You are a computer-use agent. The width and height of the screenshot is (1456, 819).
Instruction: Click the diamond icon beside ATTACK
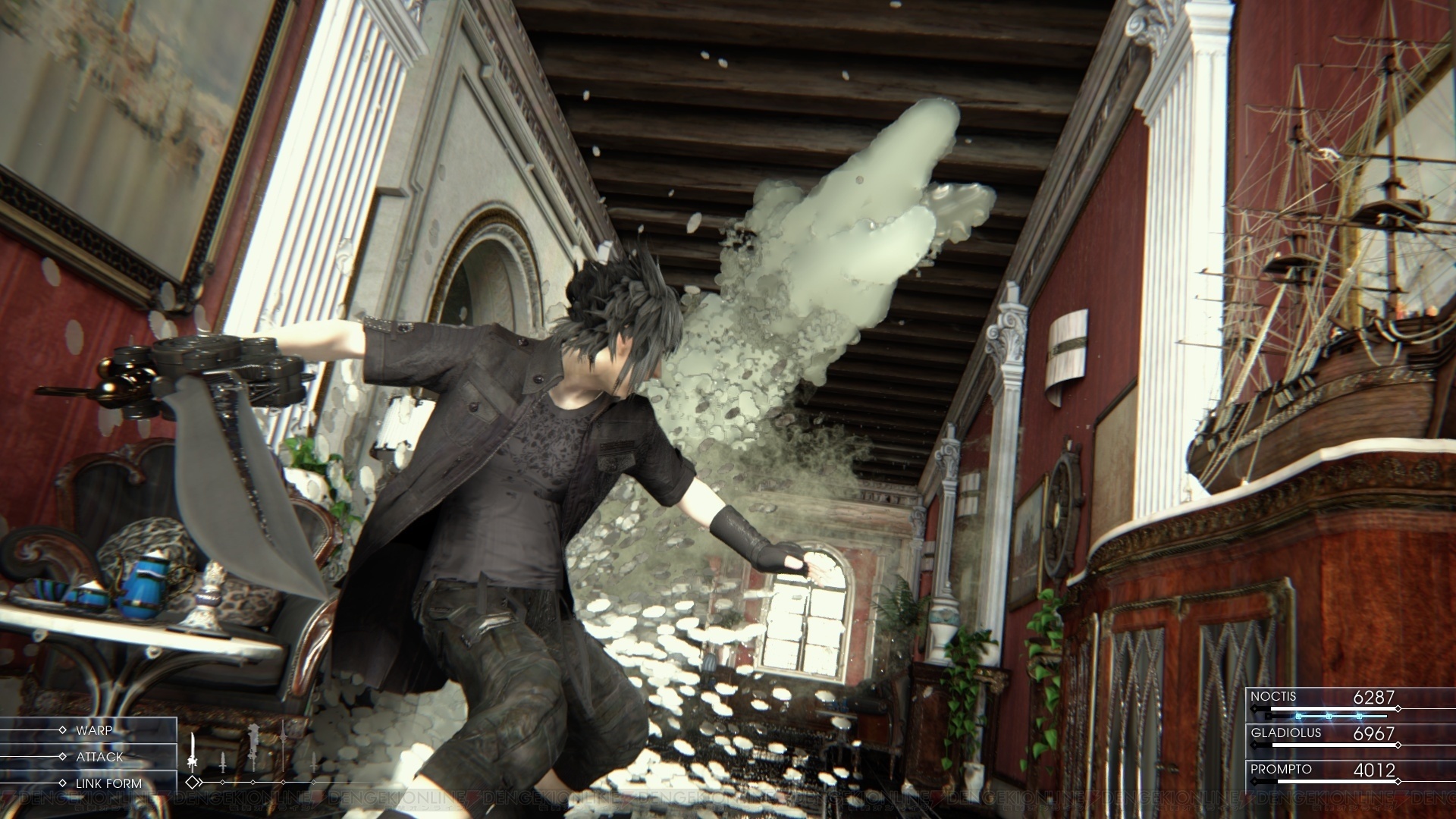pyautogui.click(x=63, y=756)
